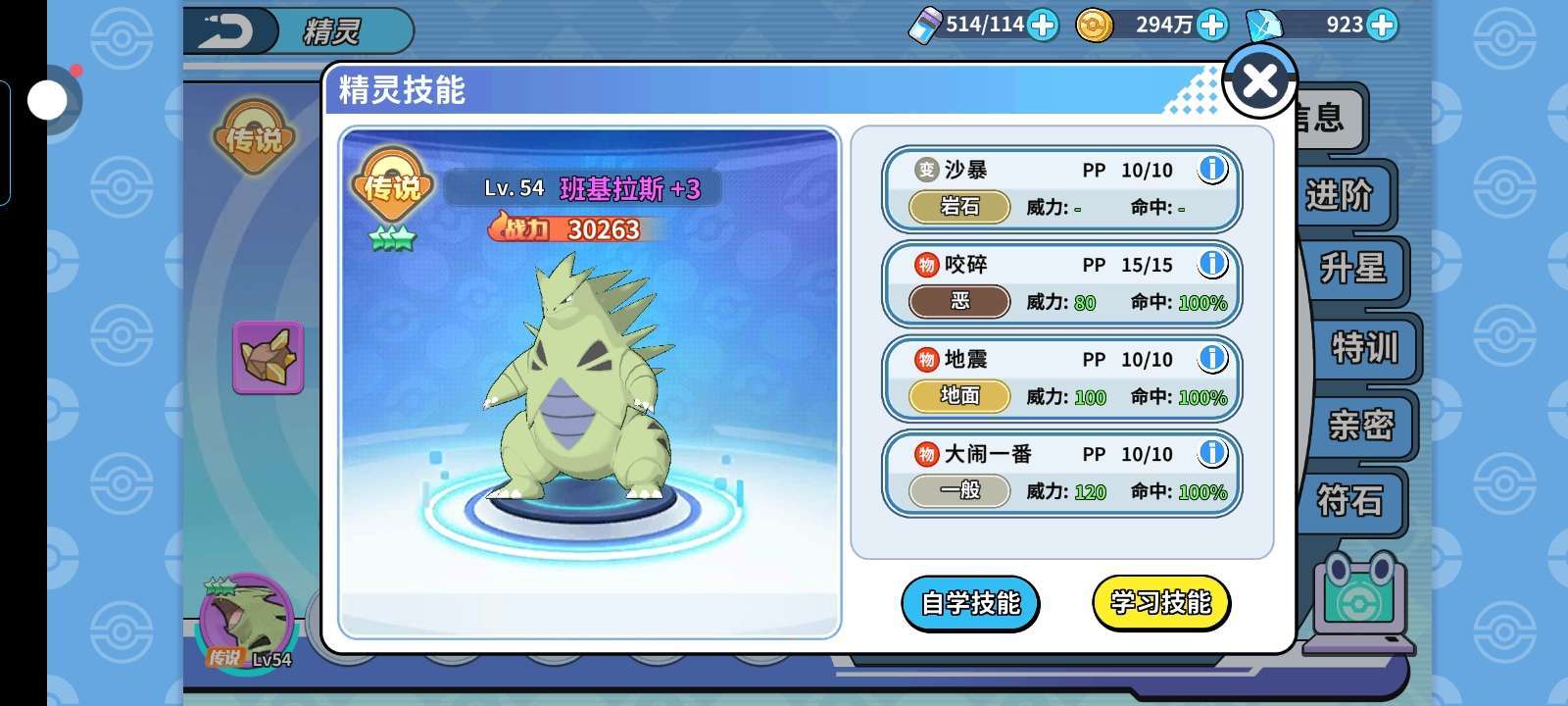
Task: Switch to the 进阶 tab
Action: tap(1340, 195)
